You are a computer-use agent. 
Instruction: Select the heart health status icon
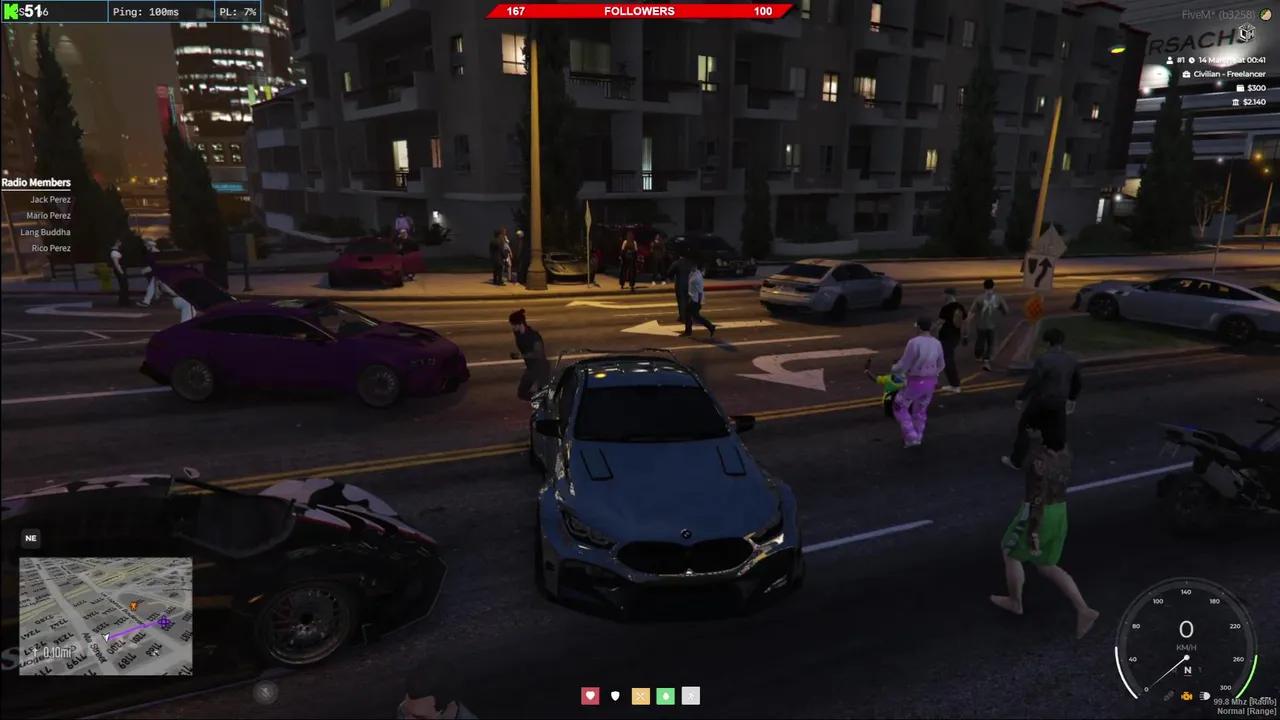590,695
